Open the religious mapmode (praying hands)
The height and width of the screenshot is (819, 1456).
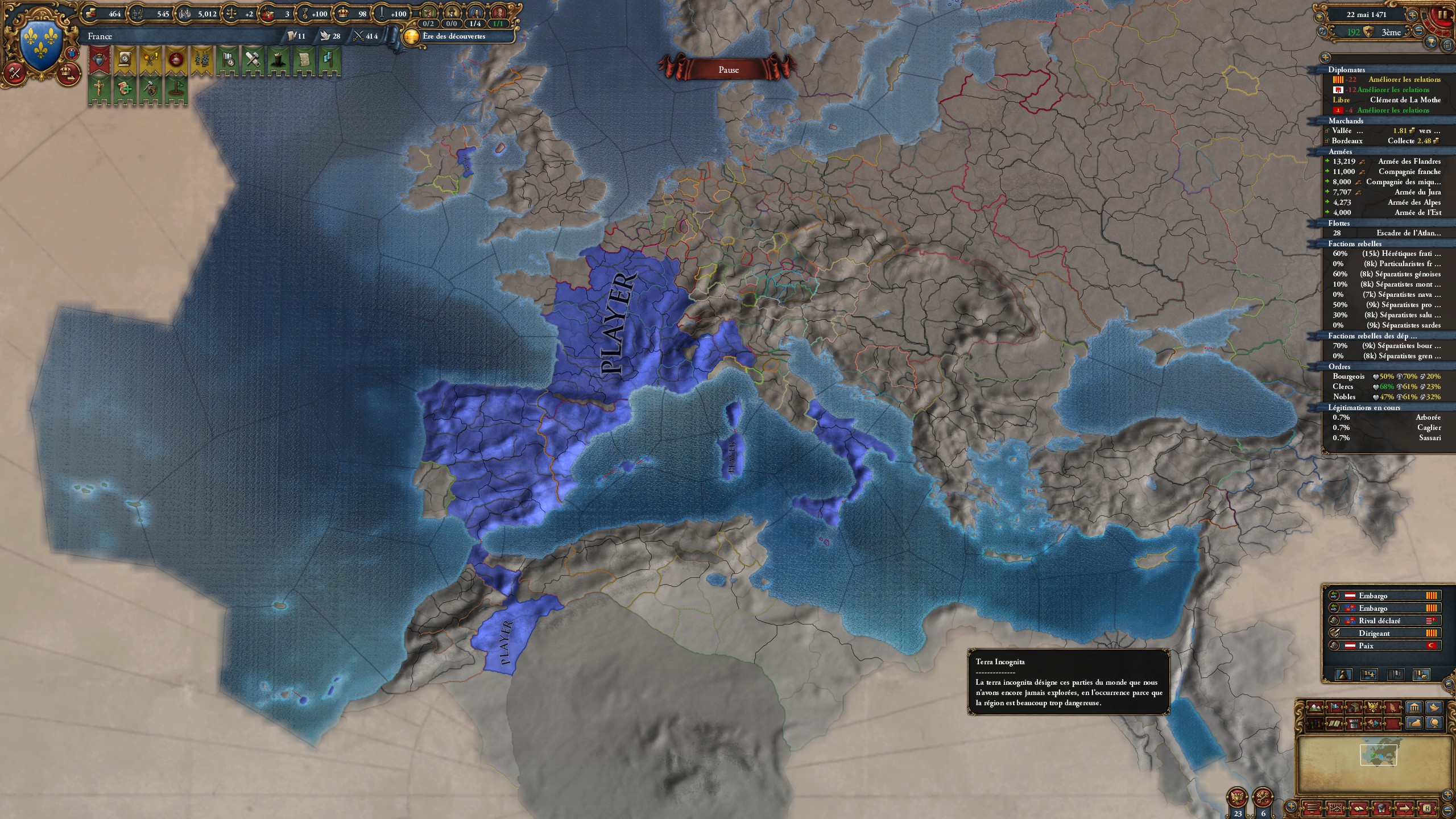click(1393, 708)
